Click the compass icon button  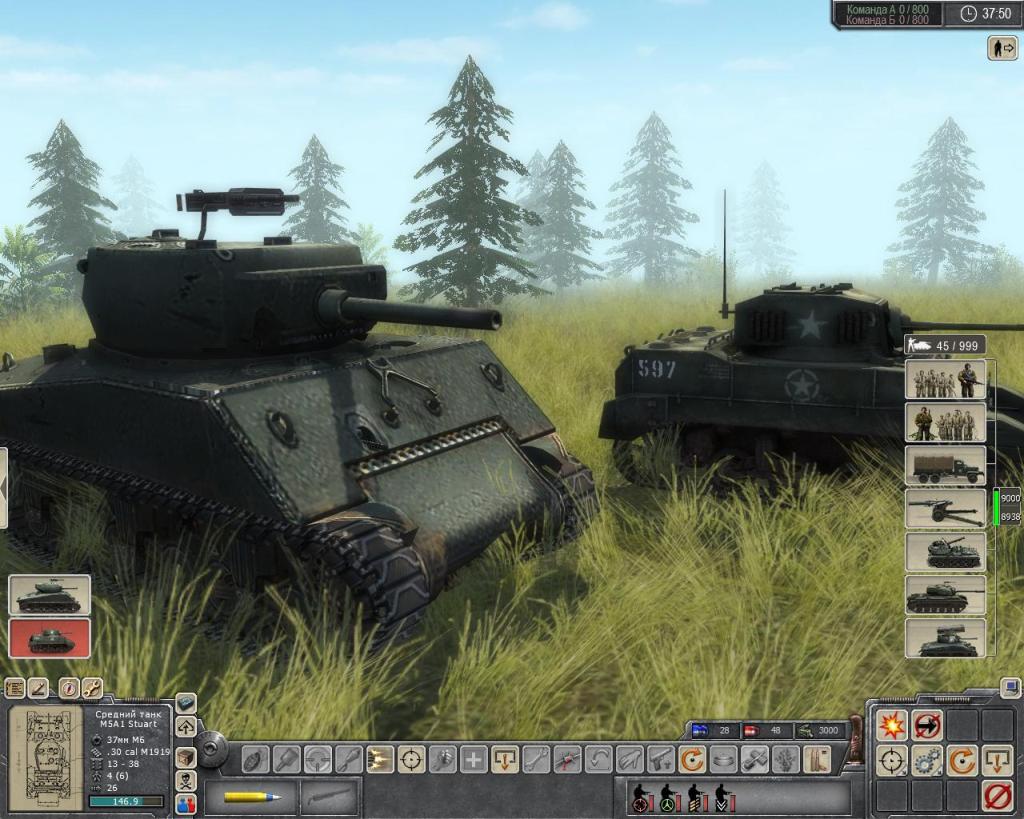tap(68, 688)
